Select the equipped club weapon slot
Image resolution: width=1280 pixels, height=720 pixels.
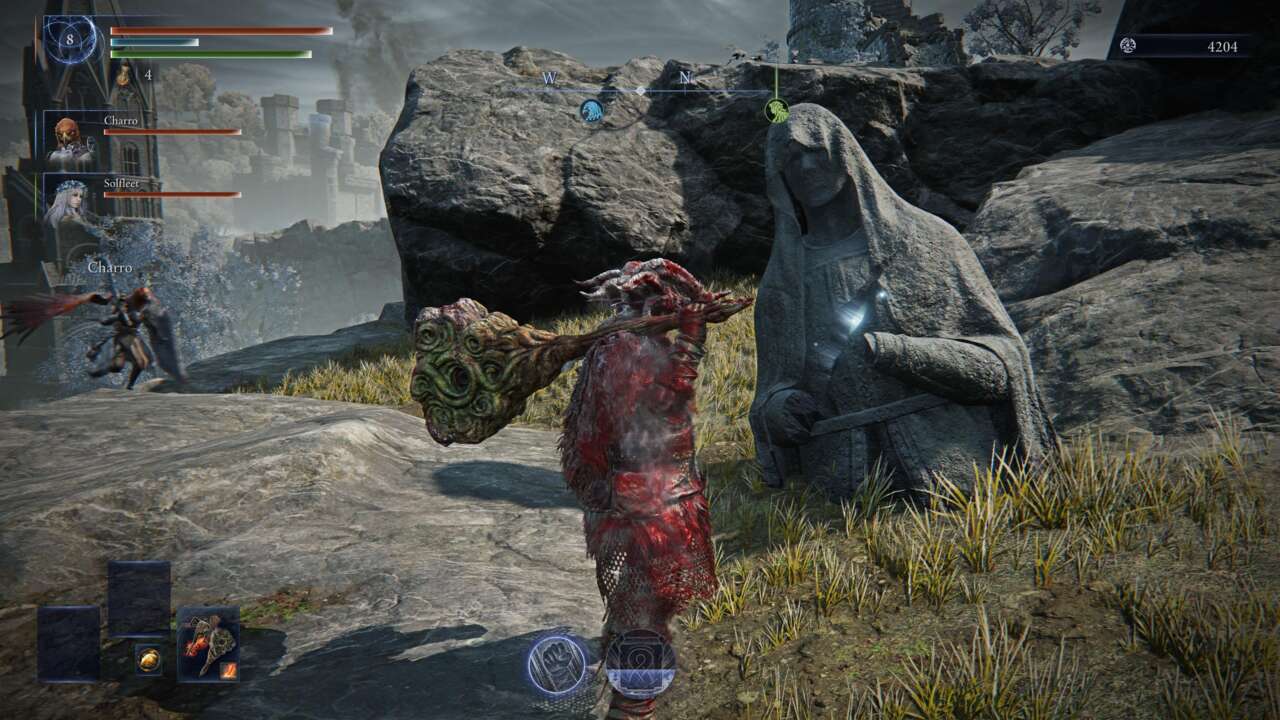(208, 643)
